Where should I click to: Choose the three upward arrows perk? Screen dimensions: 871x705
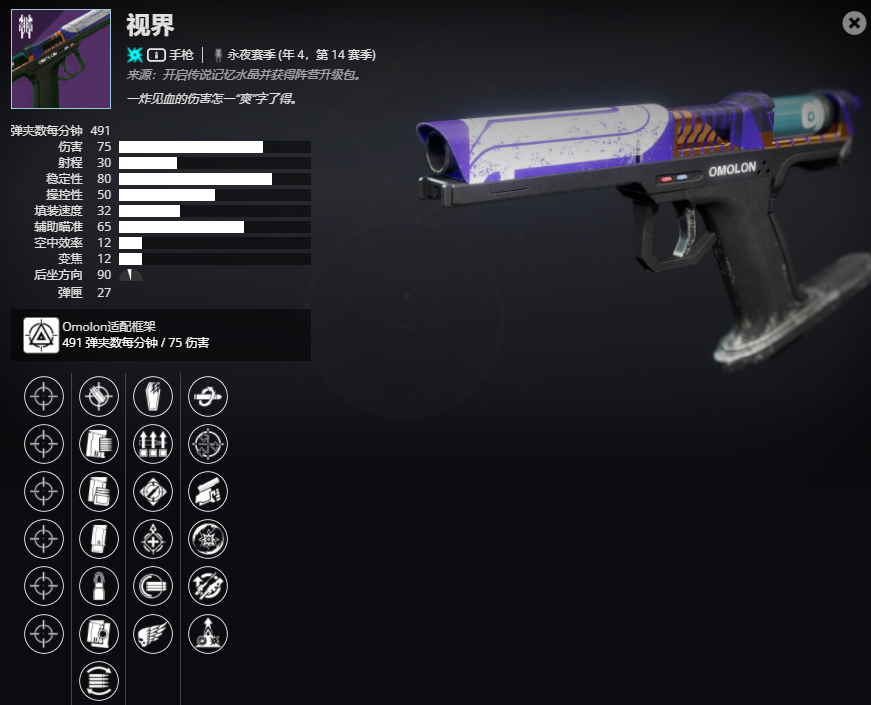click(x=153, y=443)
